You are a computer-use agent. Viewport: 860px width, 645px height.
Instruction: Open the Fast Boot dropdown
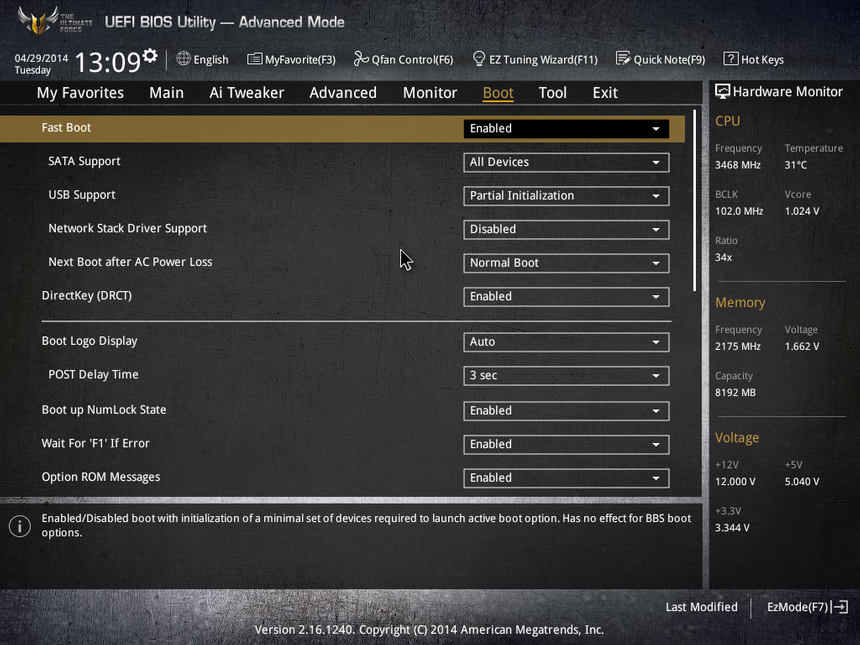[566, 129]
